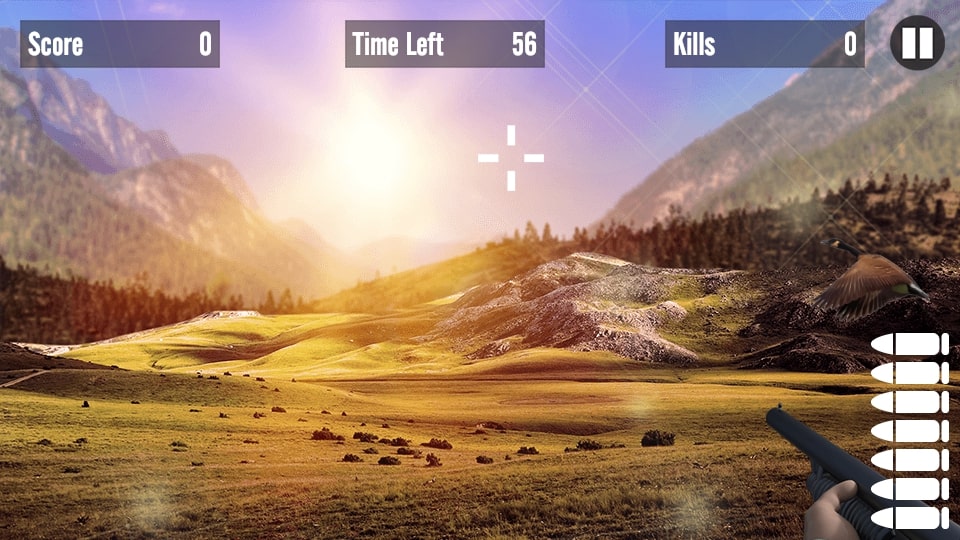
Task: Pause the game with the pause button
Action: 917,43
